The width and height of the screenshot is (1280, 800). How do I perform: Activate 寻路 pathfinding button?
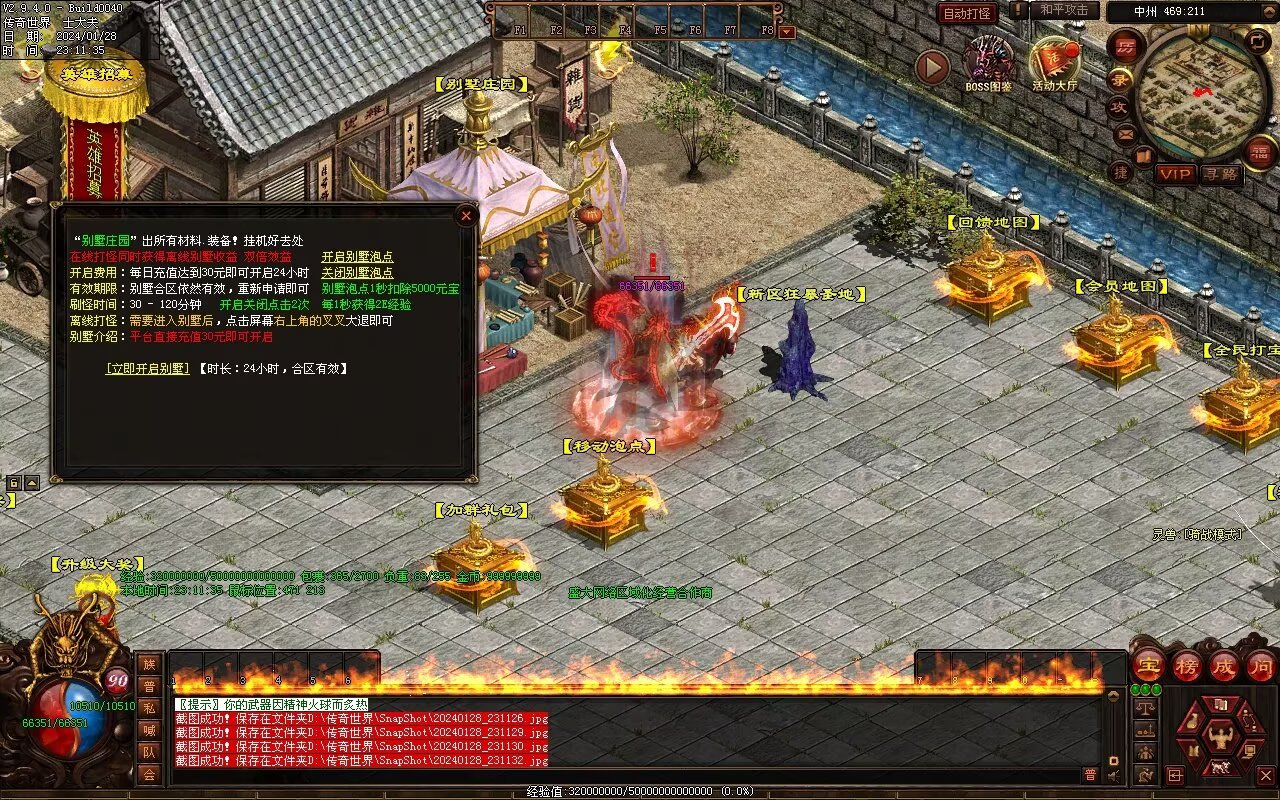pos(1220,174)
